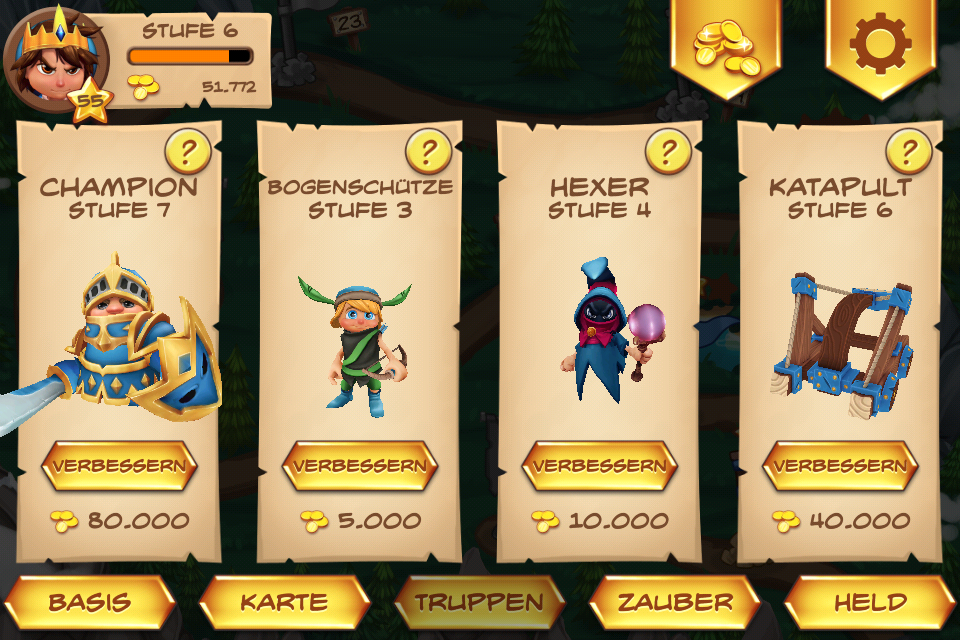
Task: Open settings with the gear icon
Action: click(880, 45)
